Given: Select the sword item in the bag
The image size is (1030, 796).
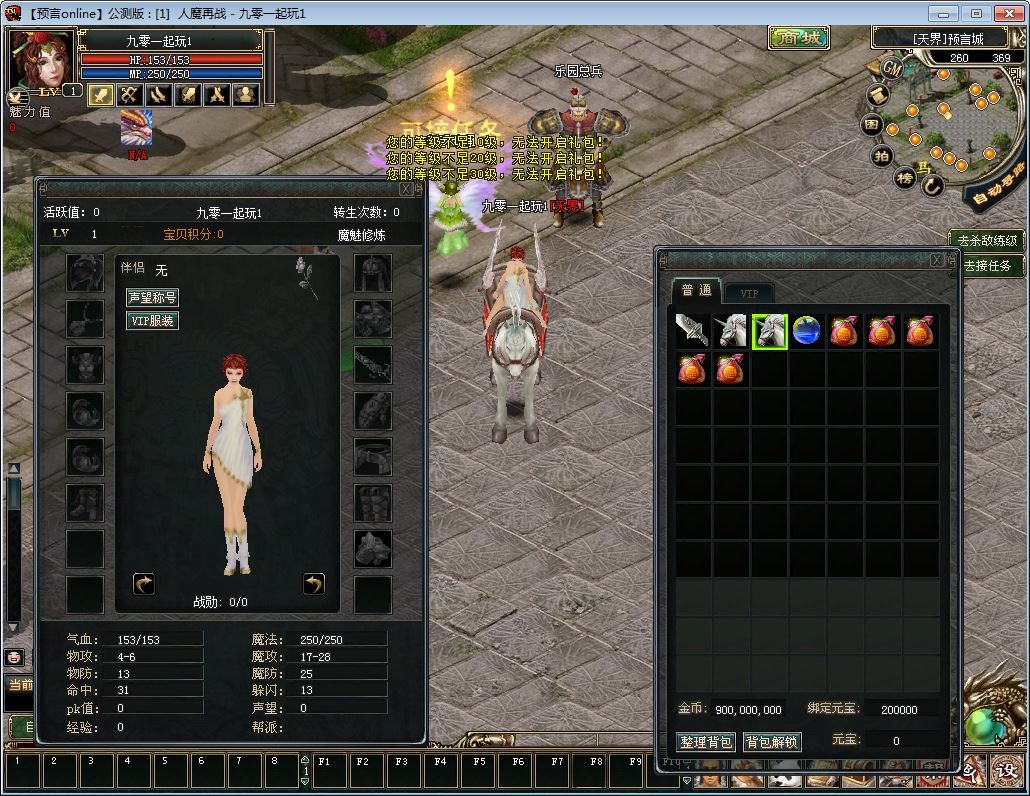Looking at the screenshot, I should [692, 331].
